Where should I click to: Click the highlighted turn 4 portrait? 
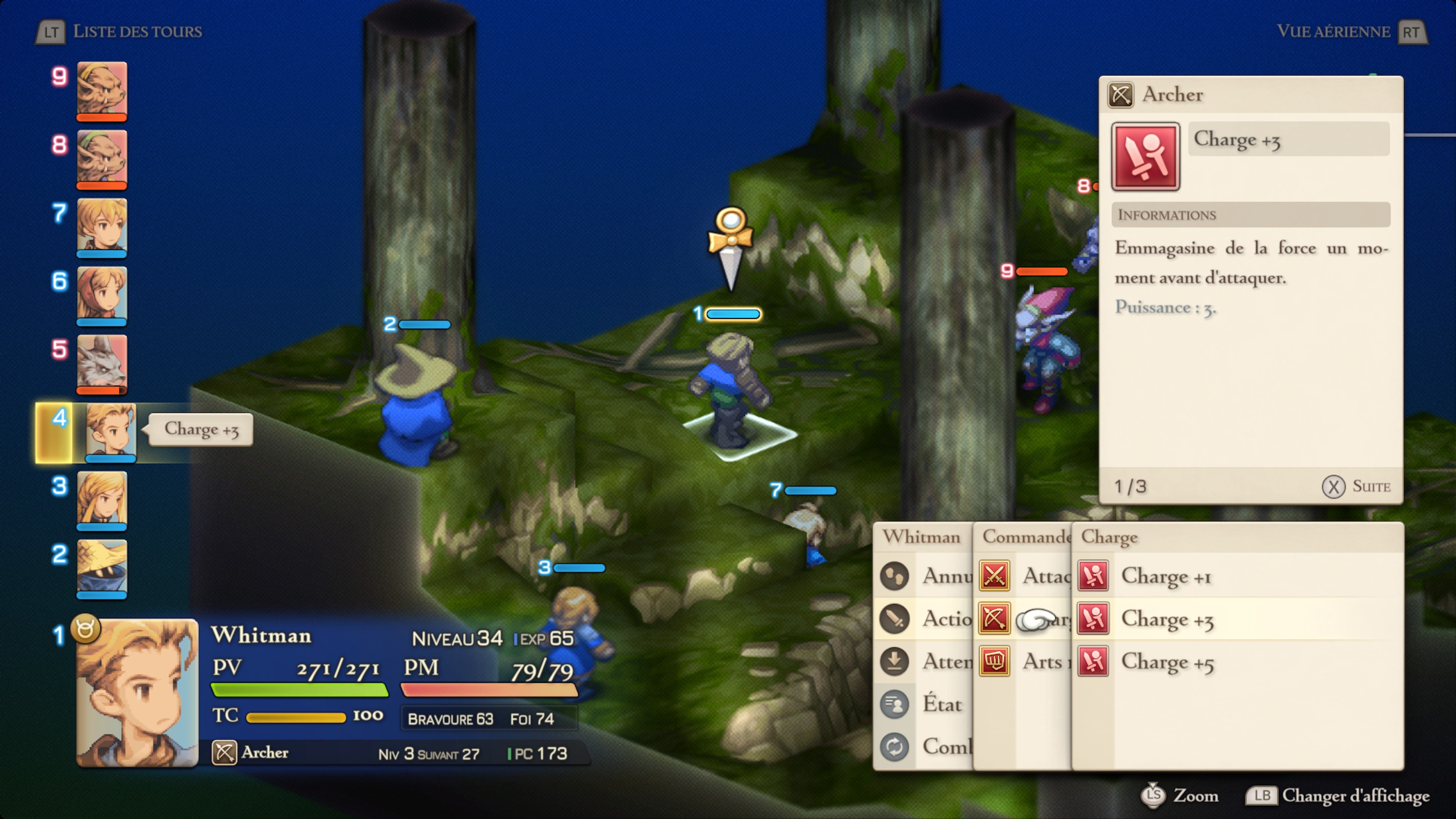coord(111,431)
